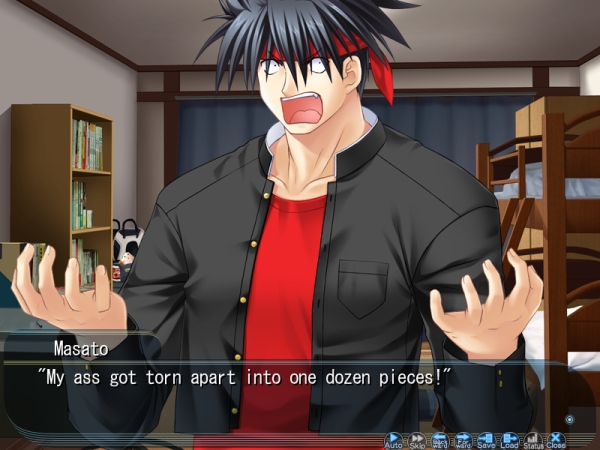600x450 pixels.
Task: Activate the Skip button
Action: click(x=417, y=439)
